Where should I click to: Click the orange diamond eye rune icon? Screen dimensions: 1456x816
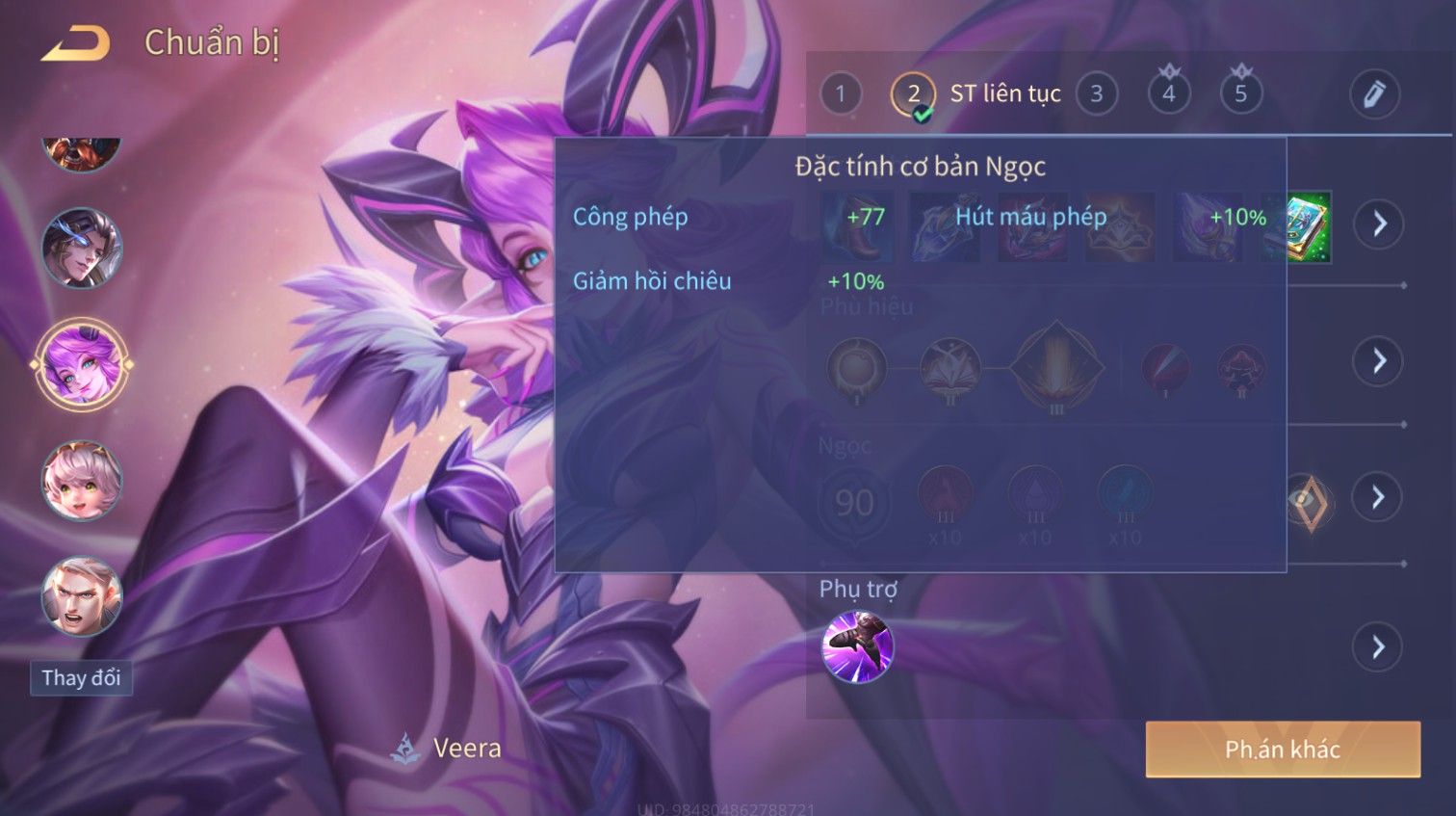pos(1309,502)
